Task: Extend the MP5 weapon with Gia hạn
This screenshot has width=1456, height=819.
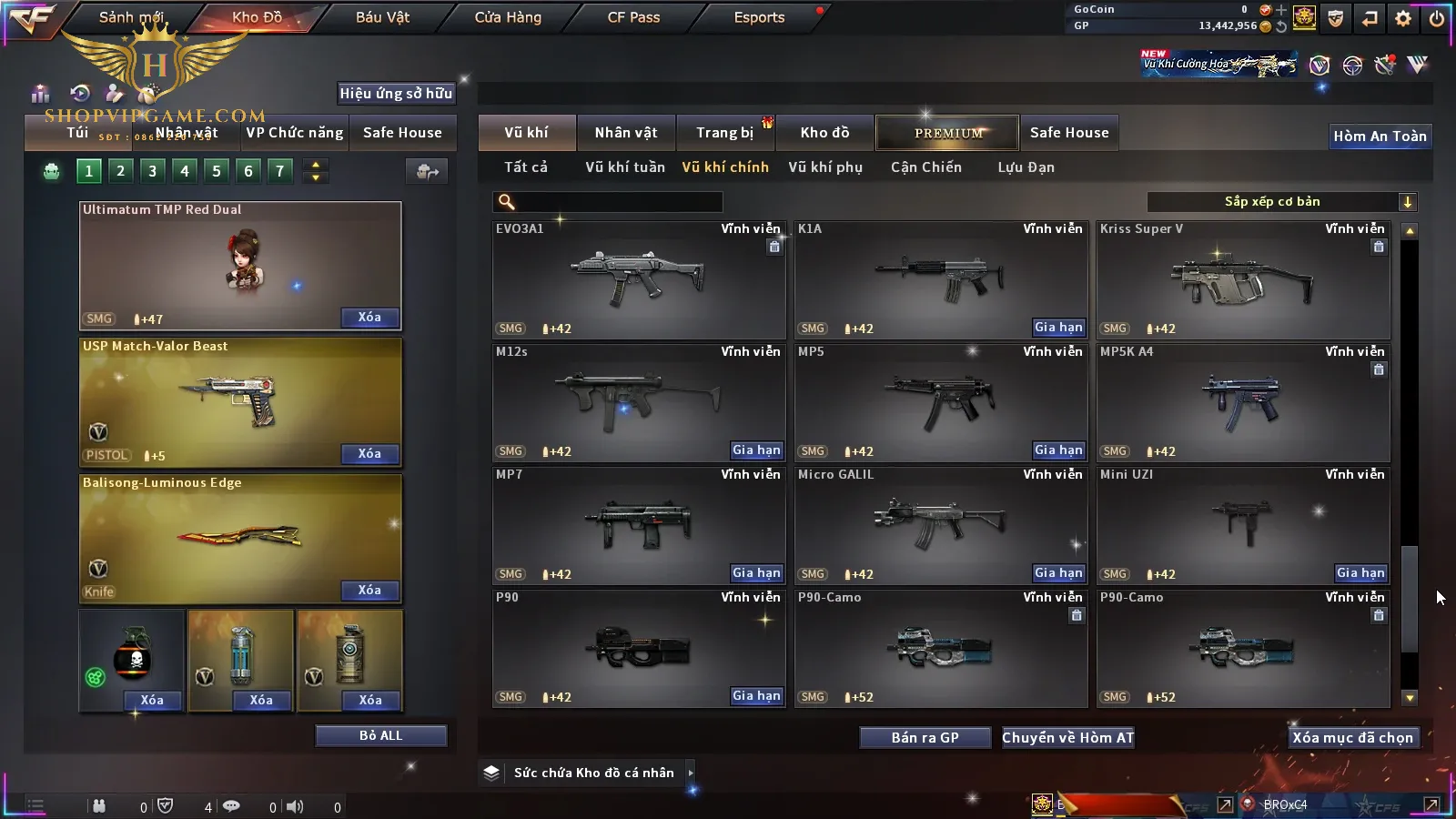Action: click(x=1058, y=450)
